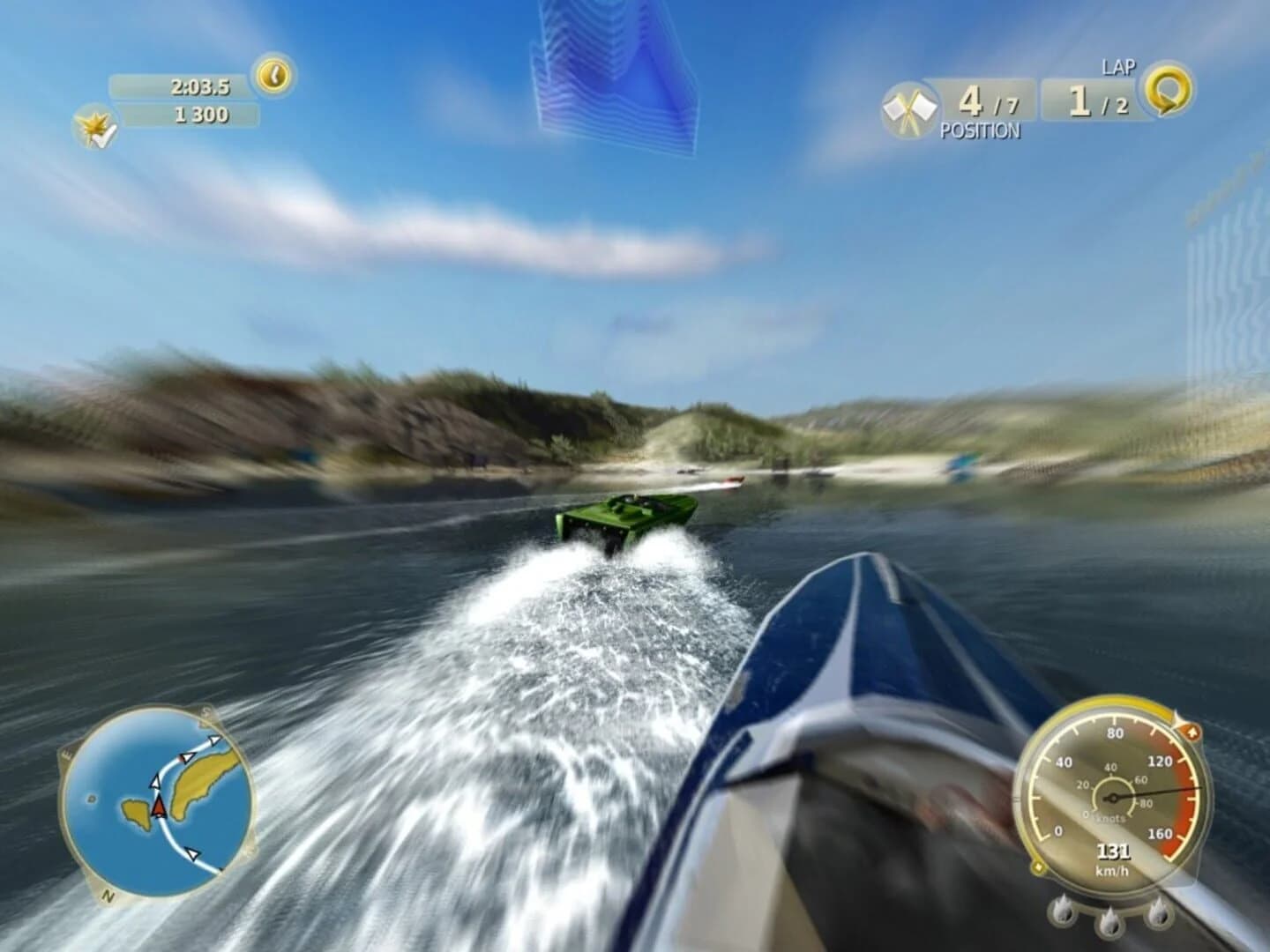The image size is (1270, 952).
Task: Open the red player marker on the minimap
Action: coord(159,807)
